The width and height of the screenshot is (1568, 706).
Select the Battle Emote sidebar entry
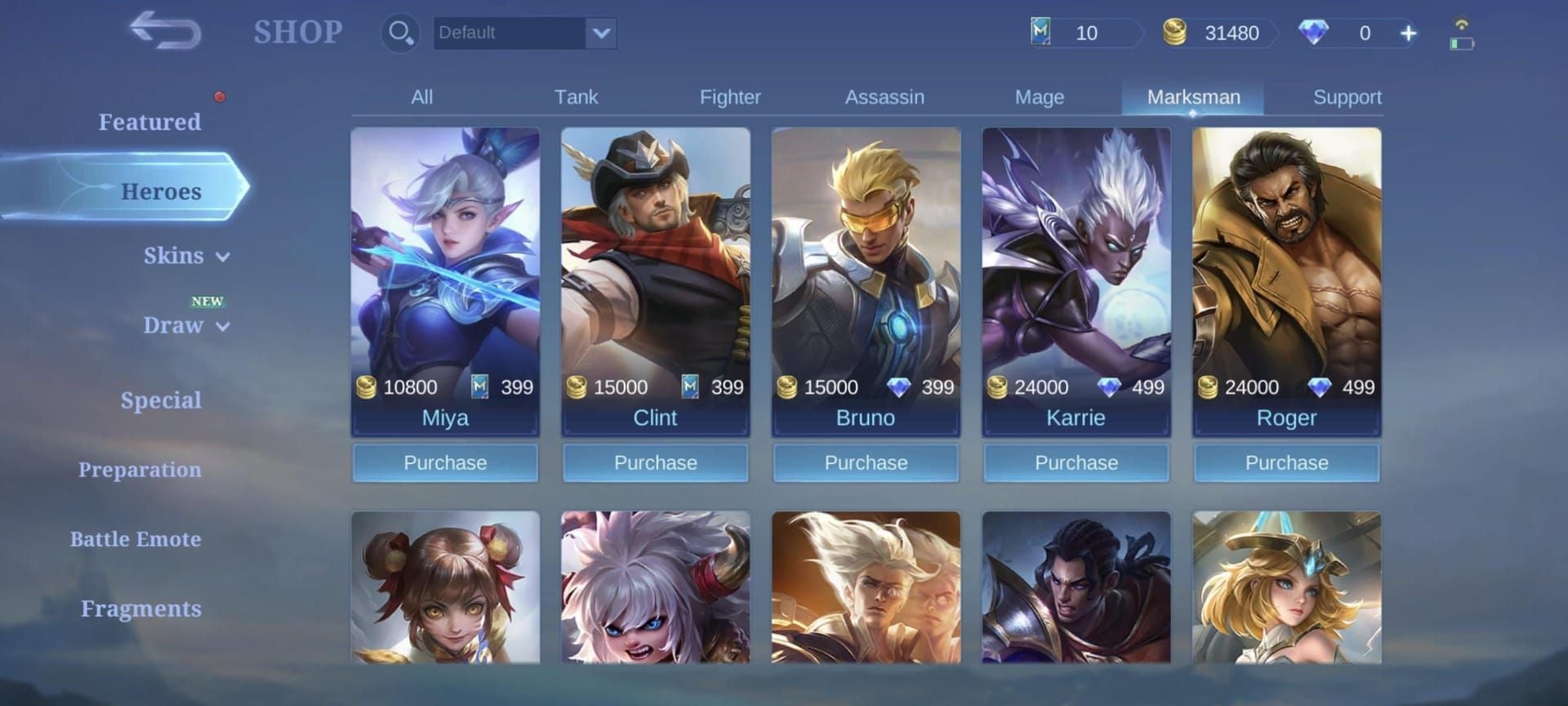(x=136, y=539)
